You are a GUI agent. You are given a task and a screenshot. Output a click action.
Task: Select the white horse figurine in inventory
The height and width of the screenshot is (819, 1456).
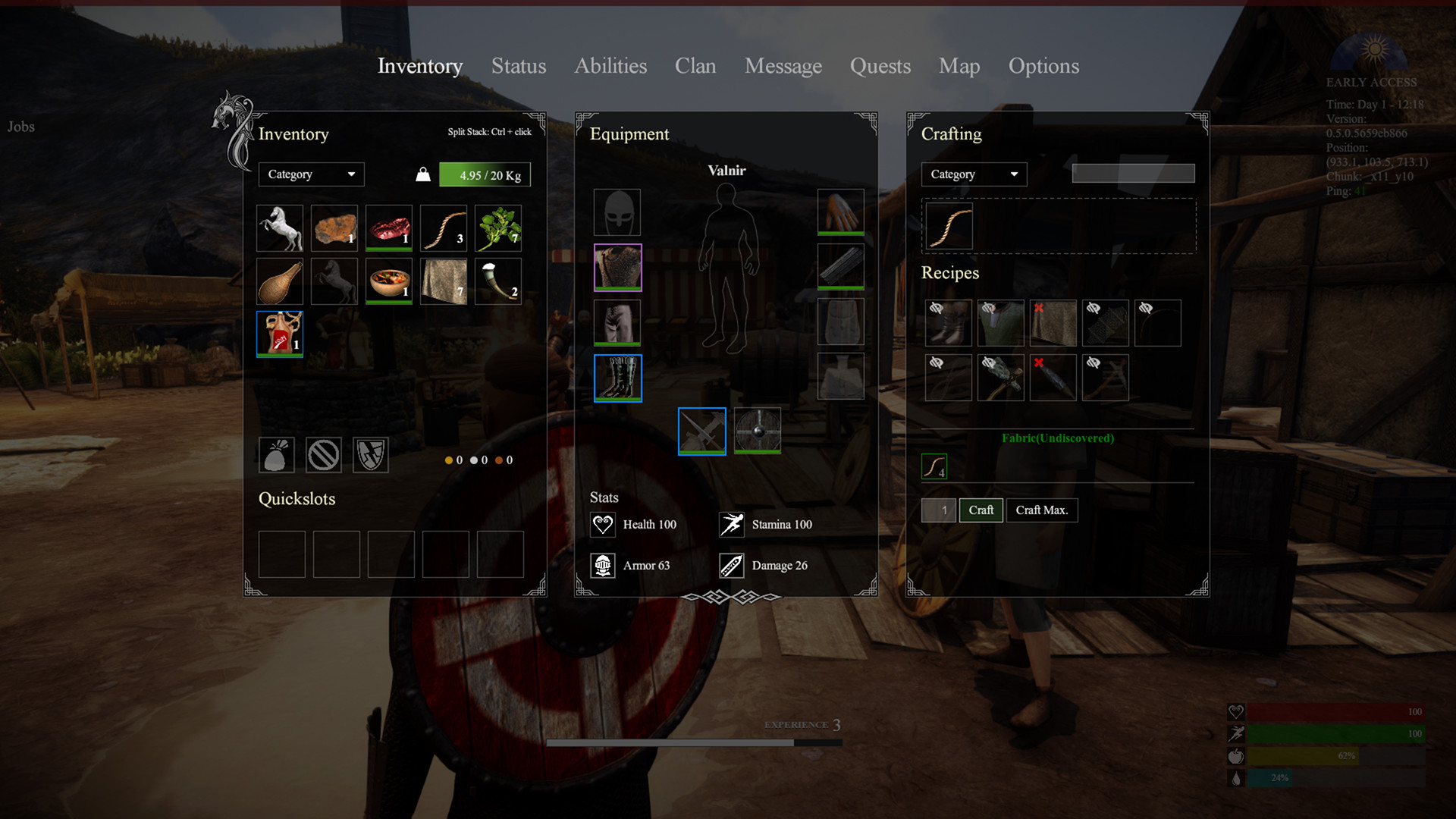[x=279, y=228]
